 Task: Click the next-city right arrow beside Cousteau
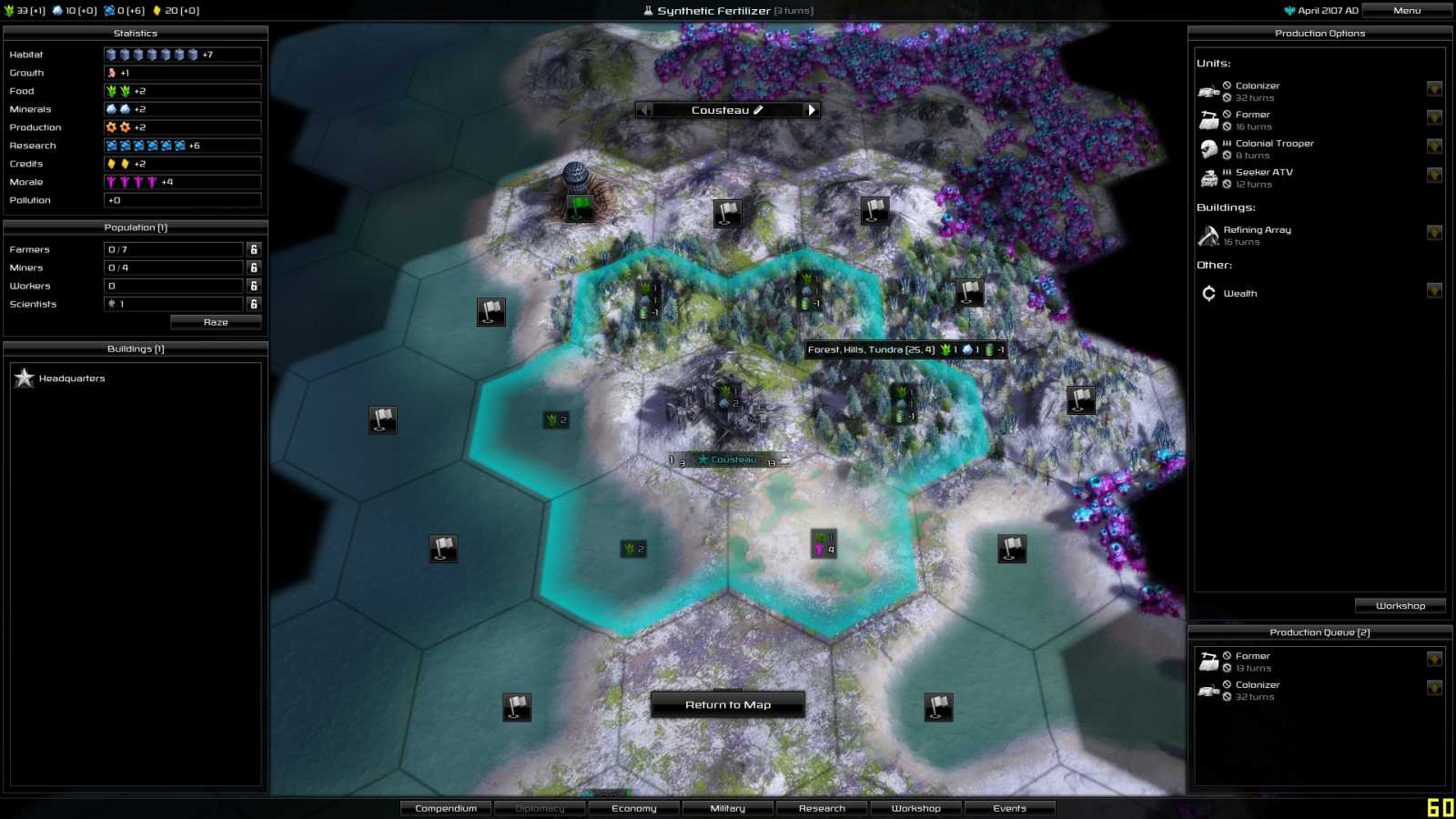pos(810,109)
